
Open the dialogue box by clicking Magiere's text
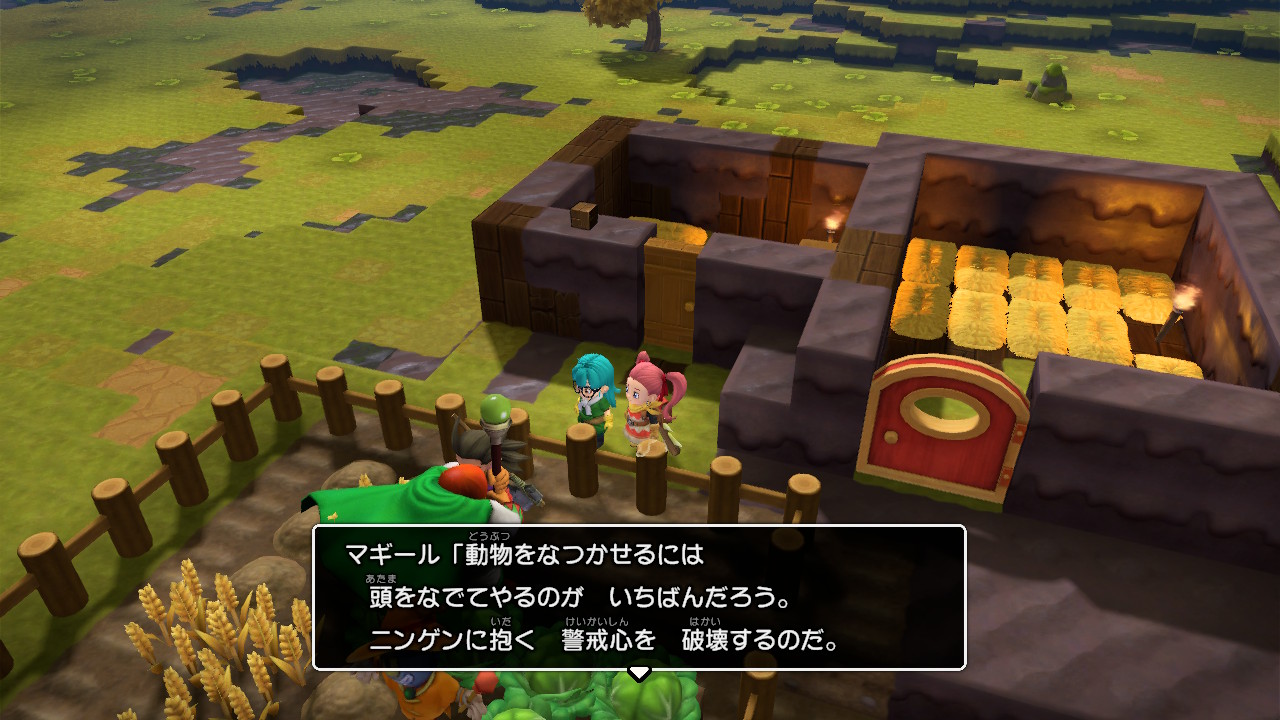(x=640, y=600)
